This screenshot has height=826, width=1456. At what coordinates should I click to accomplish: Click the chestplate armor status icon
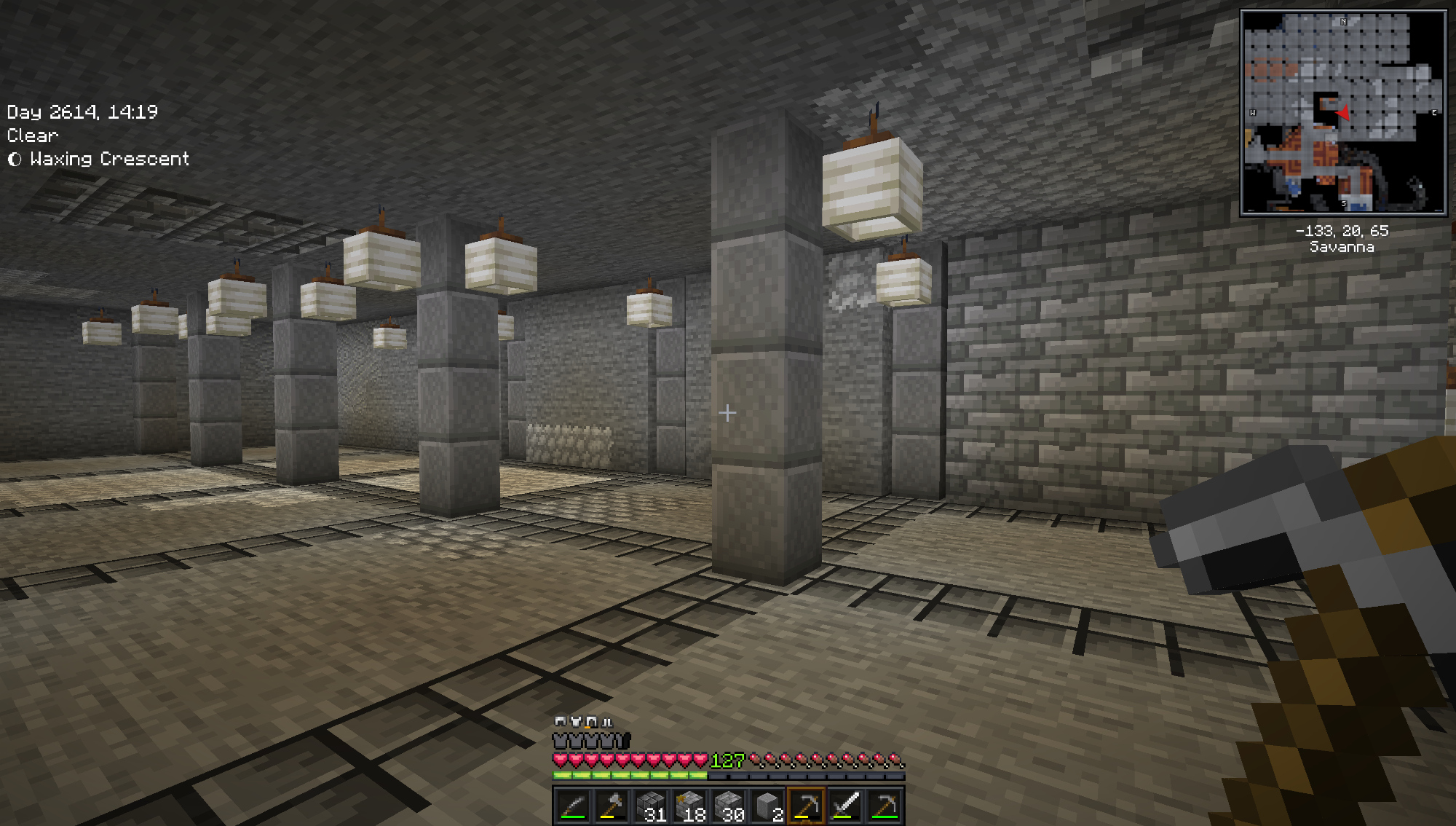point(576,721)
